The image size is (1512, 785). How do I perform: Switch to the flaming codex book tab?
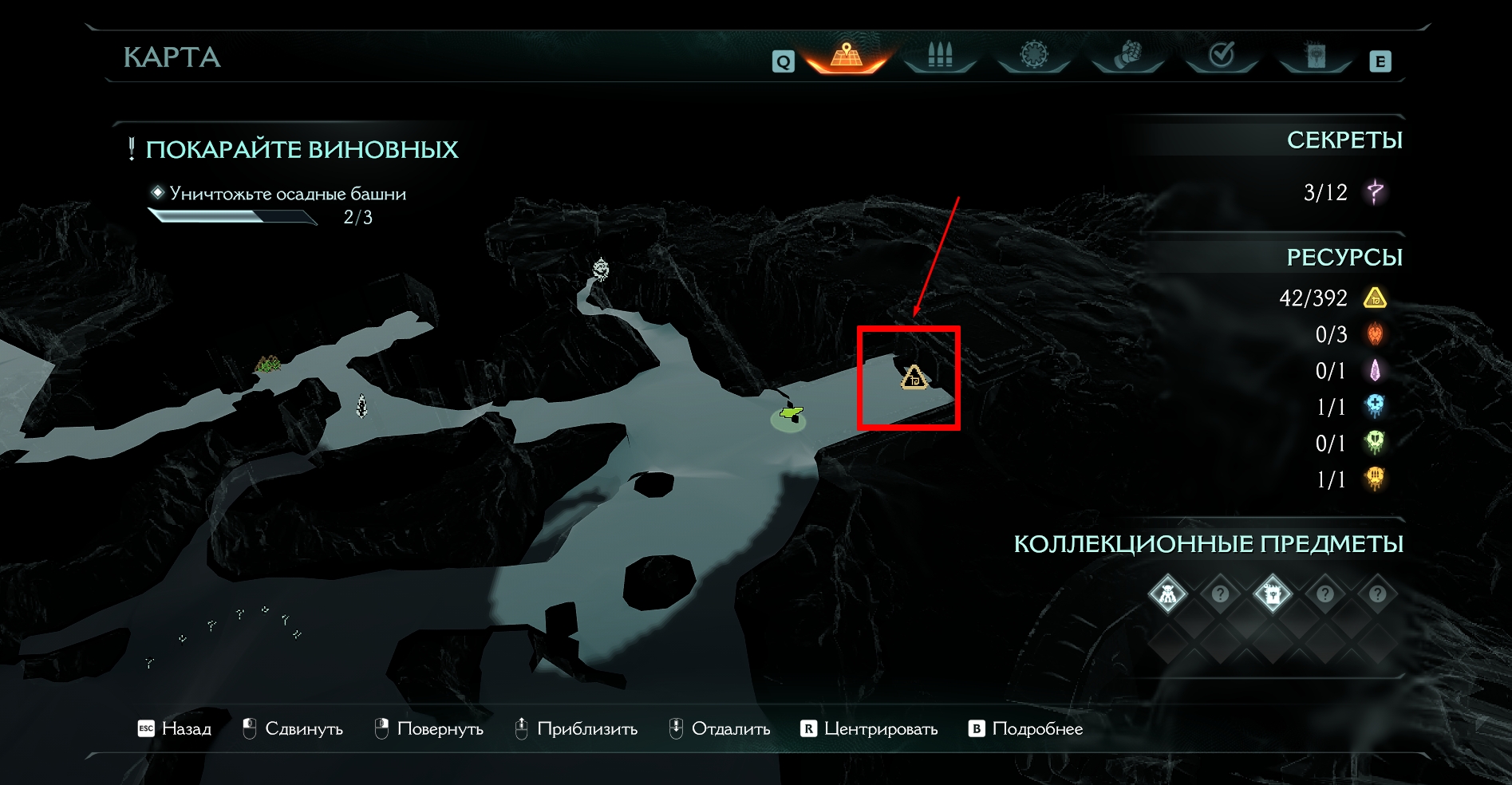tap(1315, 55)
